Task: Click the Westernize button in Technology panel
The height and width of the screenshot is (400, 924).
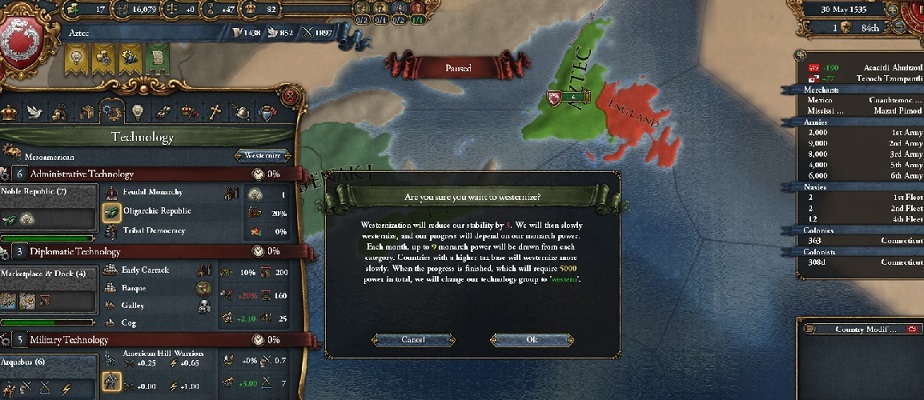Action: coord(263,156)
